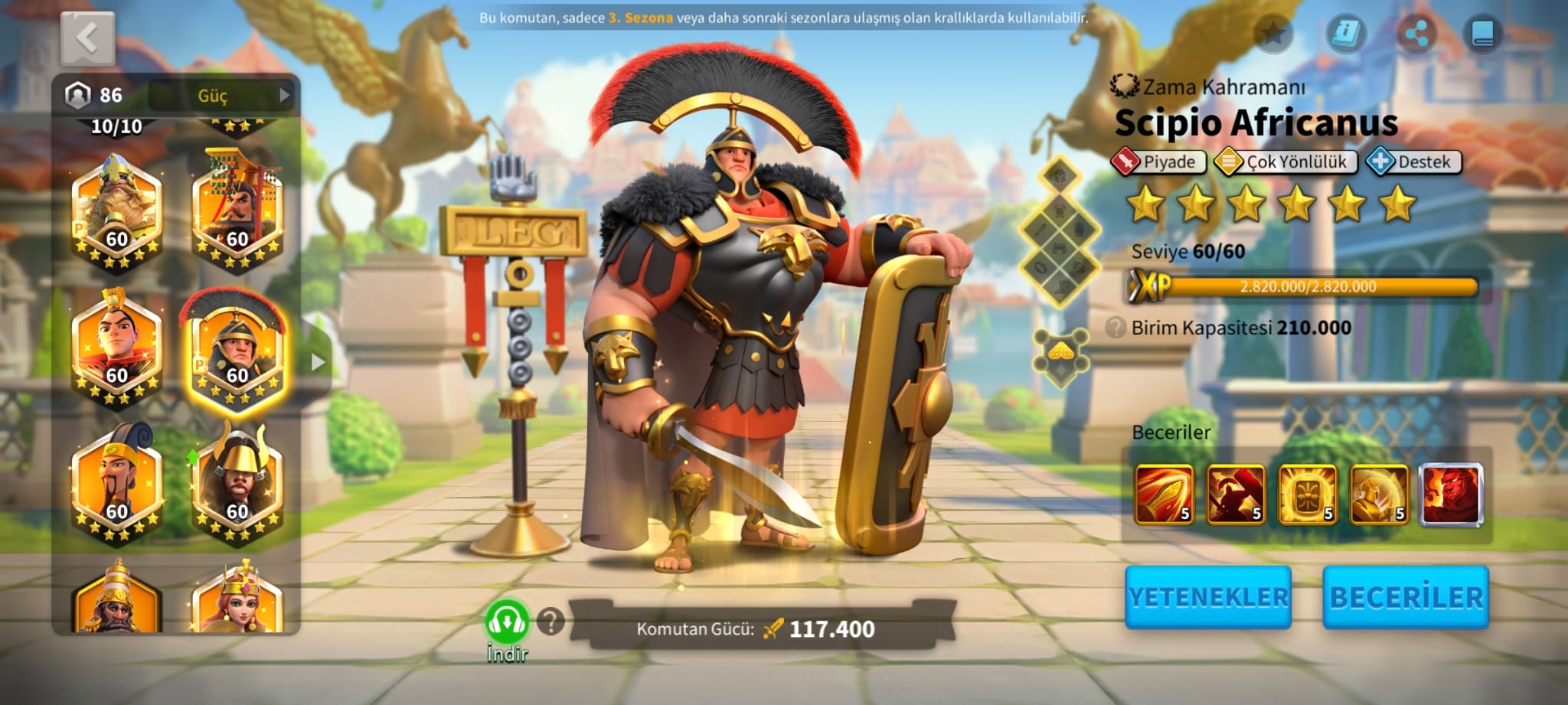Select the first red slash skill icon
Screen dimensions: 1568x705
coord(1164,494)
